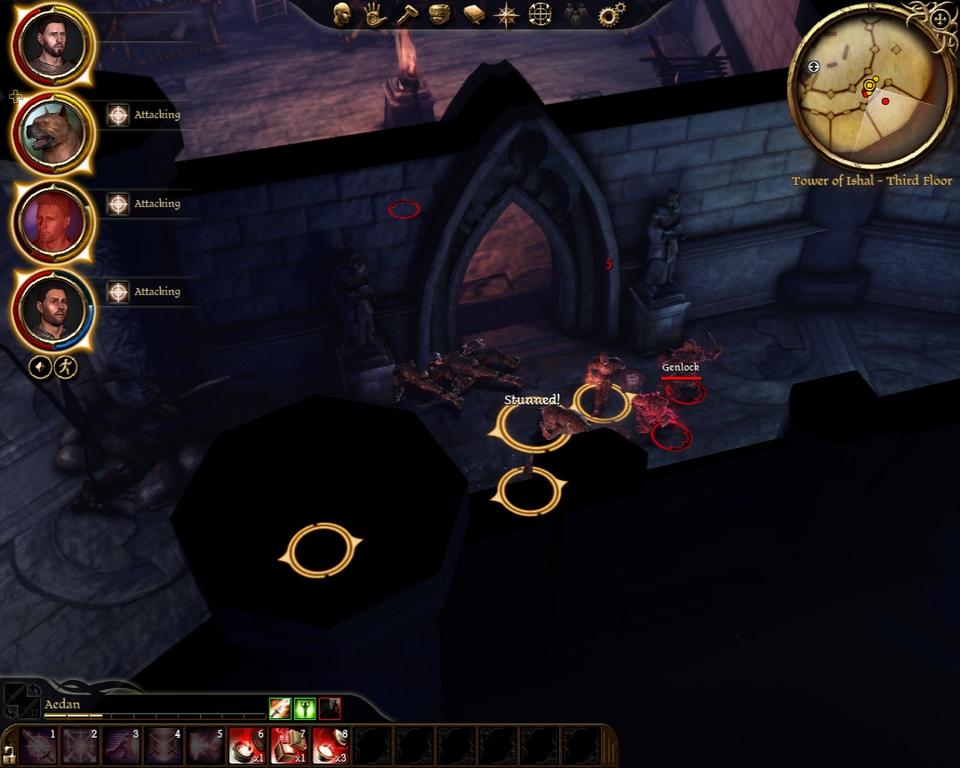
Task: Activate the ability in quickbar slot 1
Action: [38, 745]
